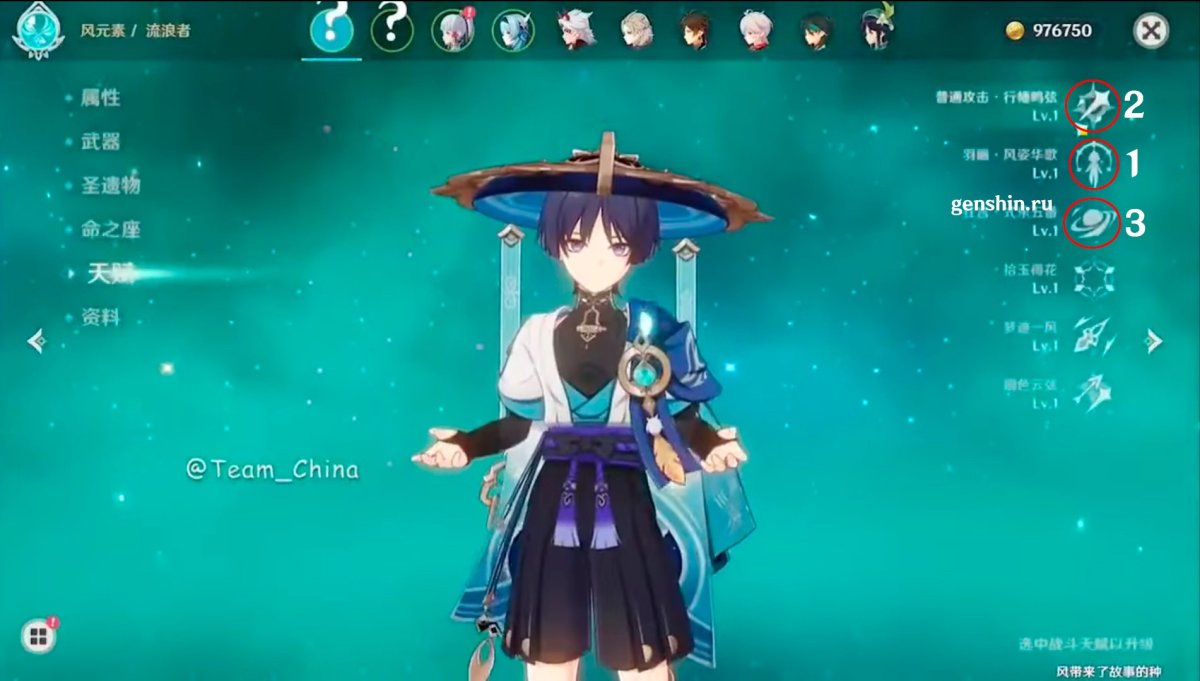Pick the second question-mark character portrait
This screenshot has width=1200, height=681.
click(392, 31)
